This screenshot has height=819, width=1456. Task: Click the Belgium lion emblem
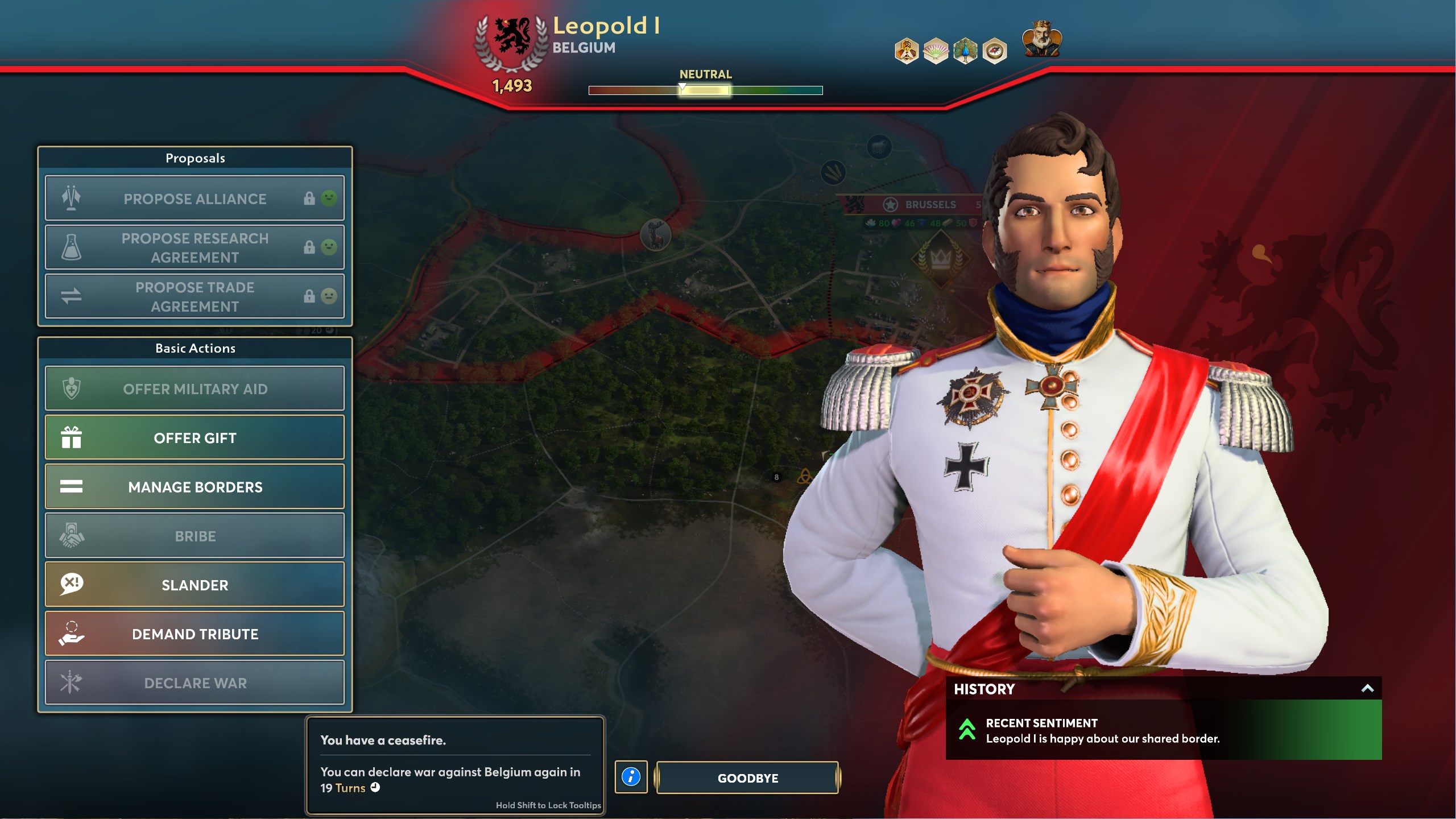coord(512,36)
